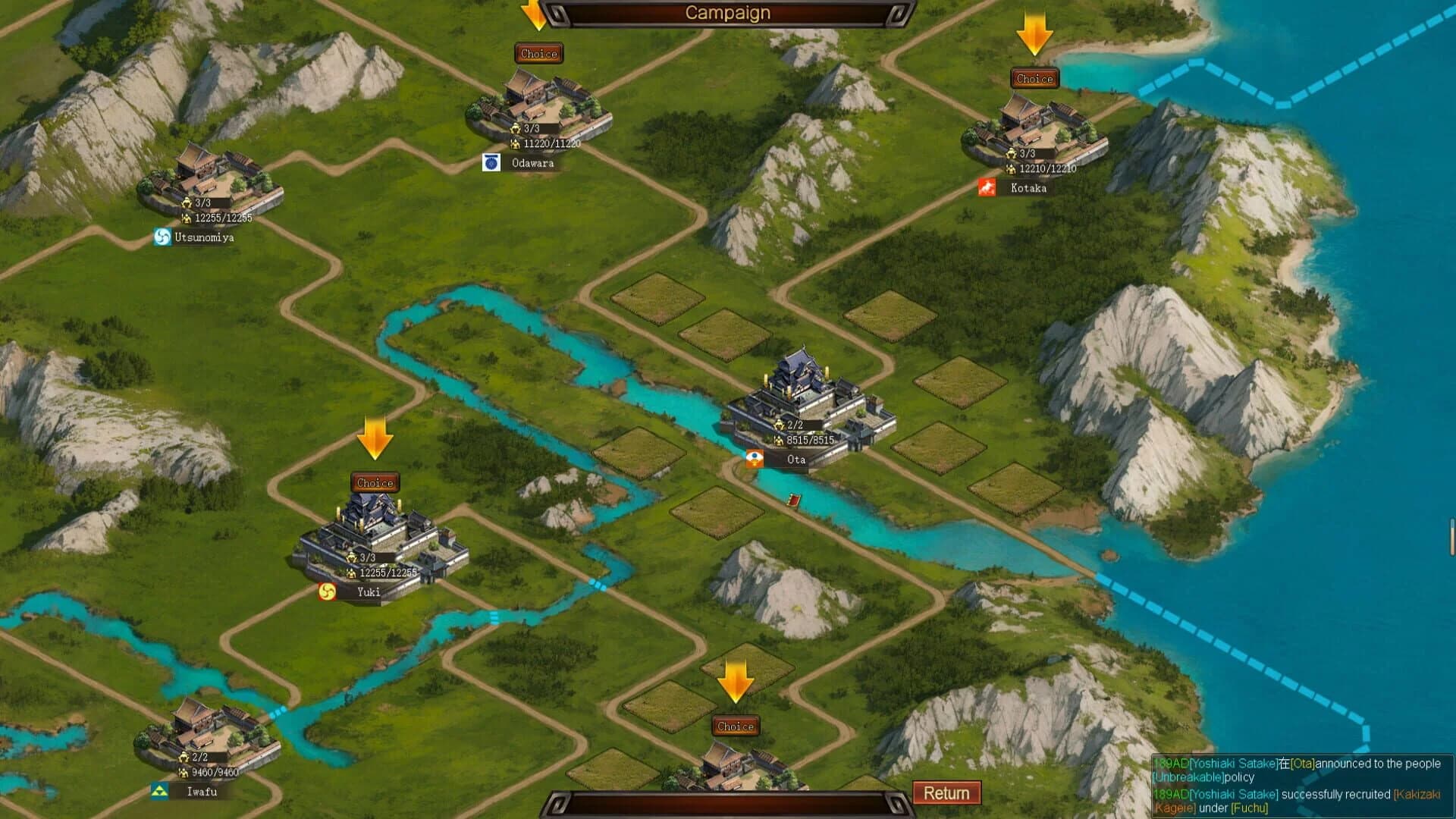Click the Hojo clan crest beside Odawara
The height and width of the screenshot is (819, 1456).
(x=491, y=163)
